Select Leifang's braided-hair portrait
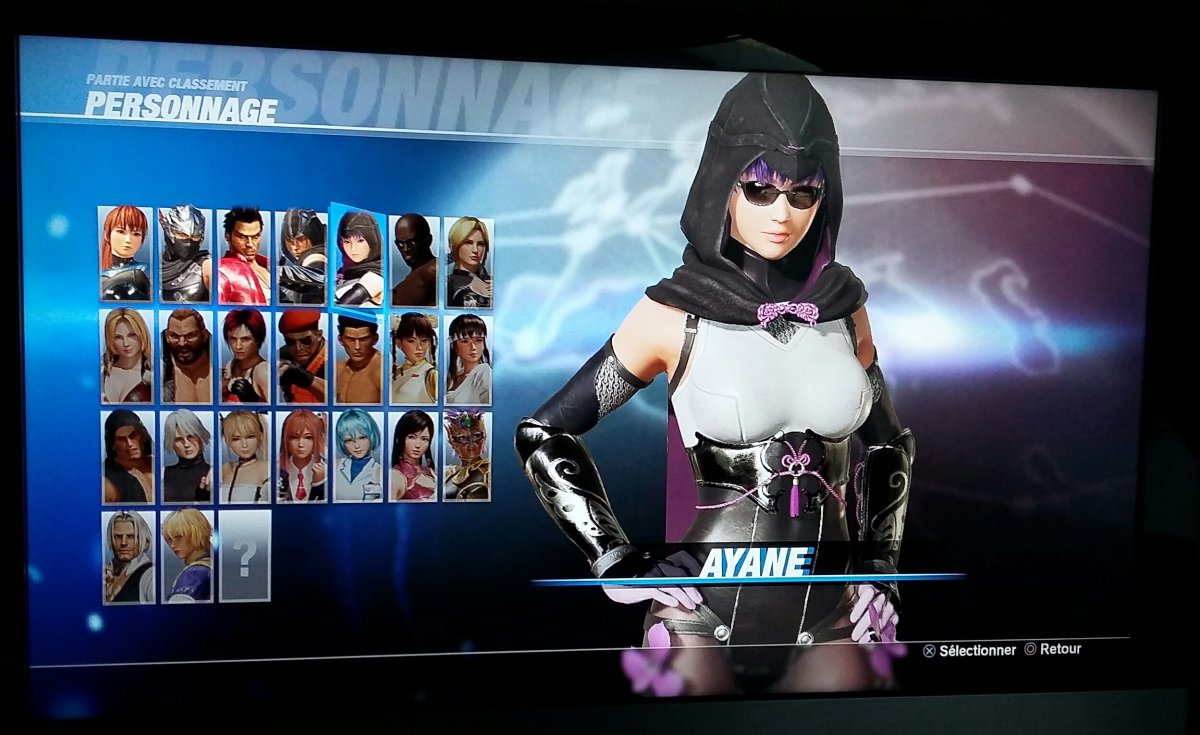The image size is (1200, 735). [x=413, y=359]
